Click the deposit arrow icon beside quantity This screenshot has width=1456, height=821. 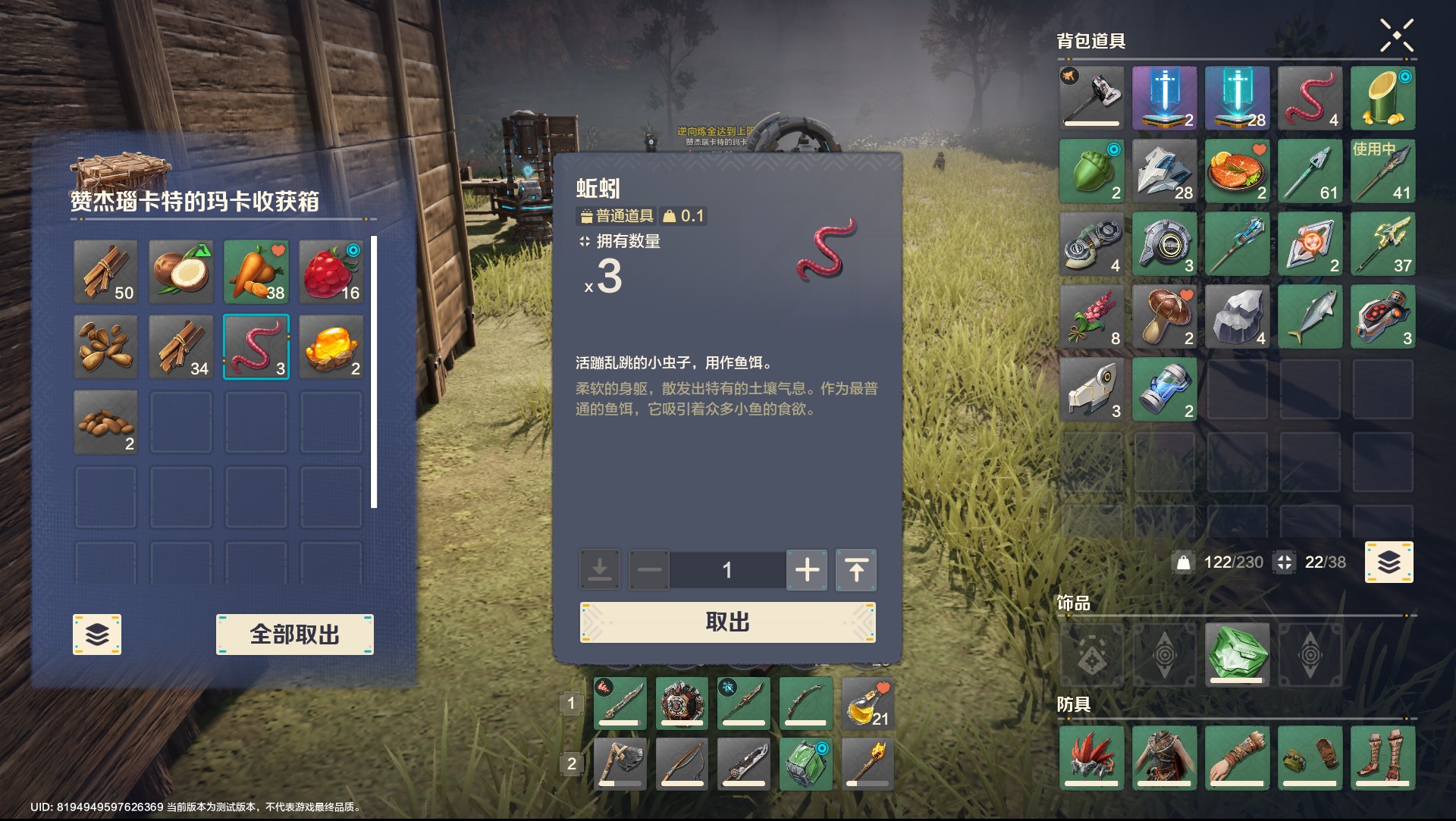click(598, 570)
